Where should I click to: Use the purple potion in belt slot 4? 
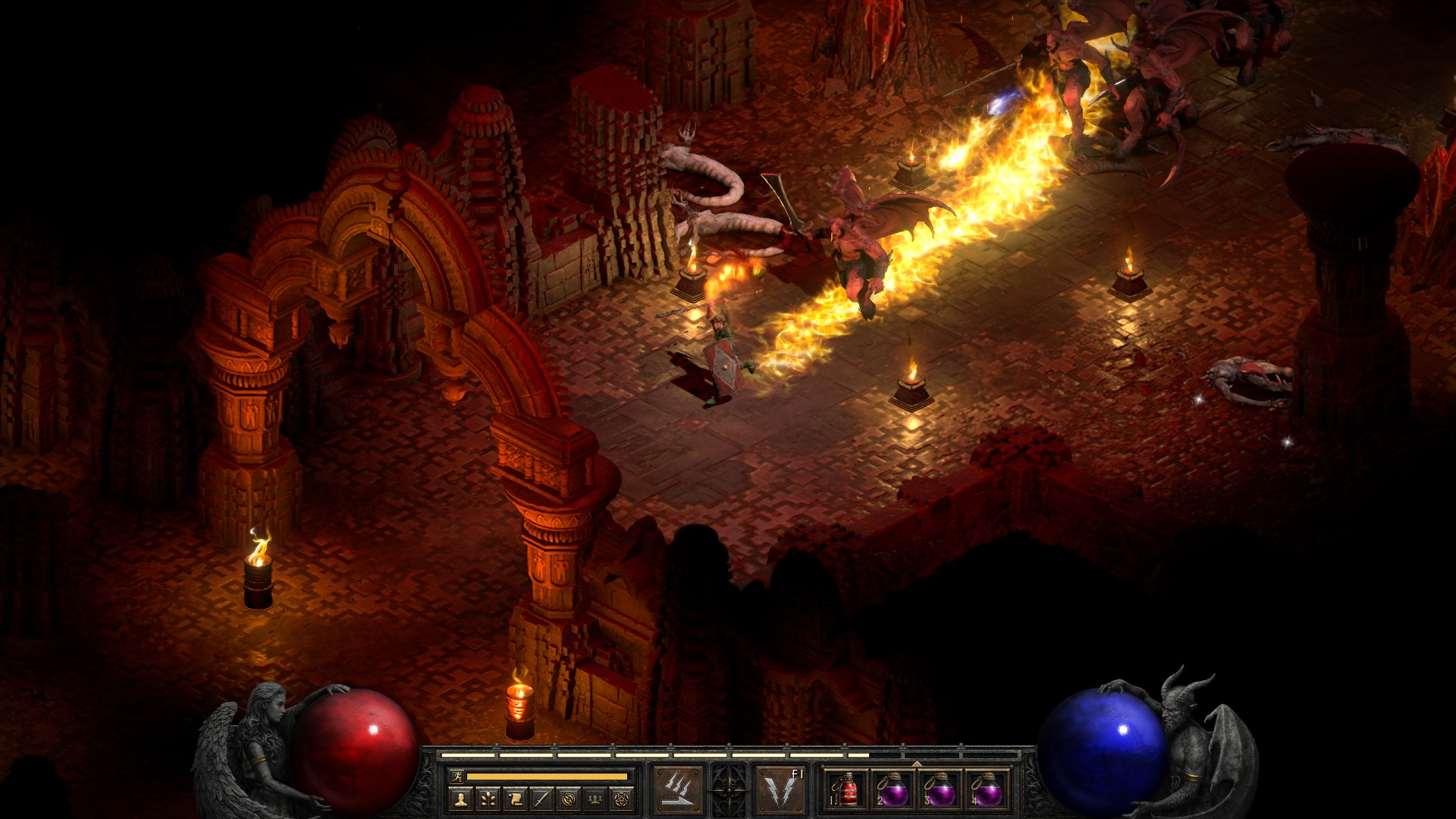click(987, 790)
